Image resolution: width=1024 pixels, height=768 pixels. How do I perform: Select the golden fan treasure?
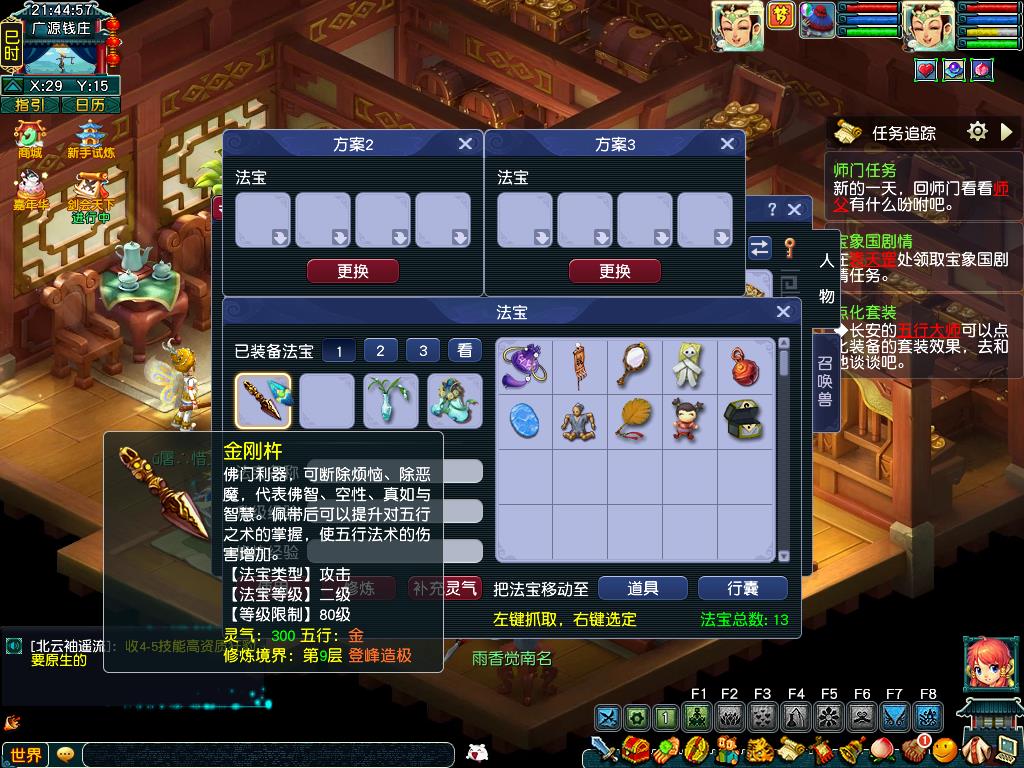(x=632, y=421)
